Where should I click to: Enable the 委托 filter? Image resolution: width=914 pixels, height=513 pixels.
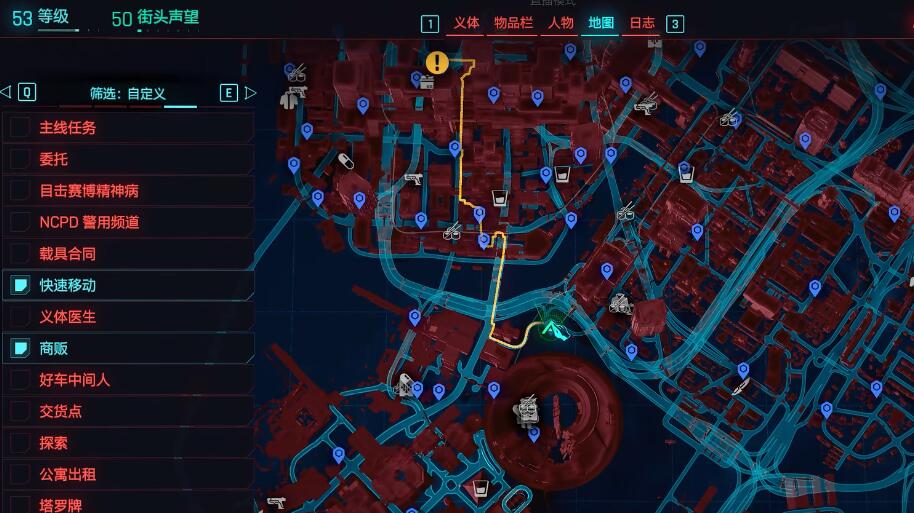(20, 159)
